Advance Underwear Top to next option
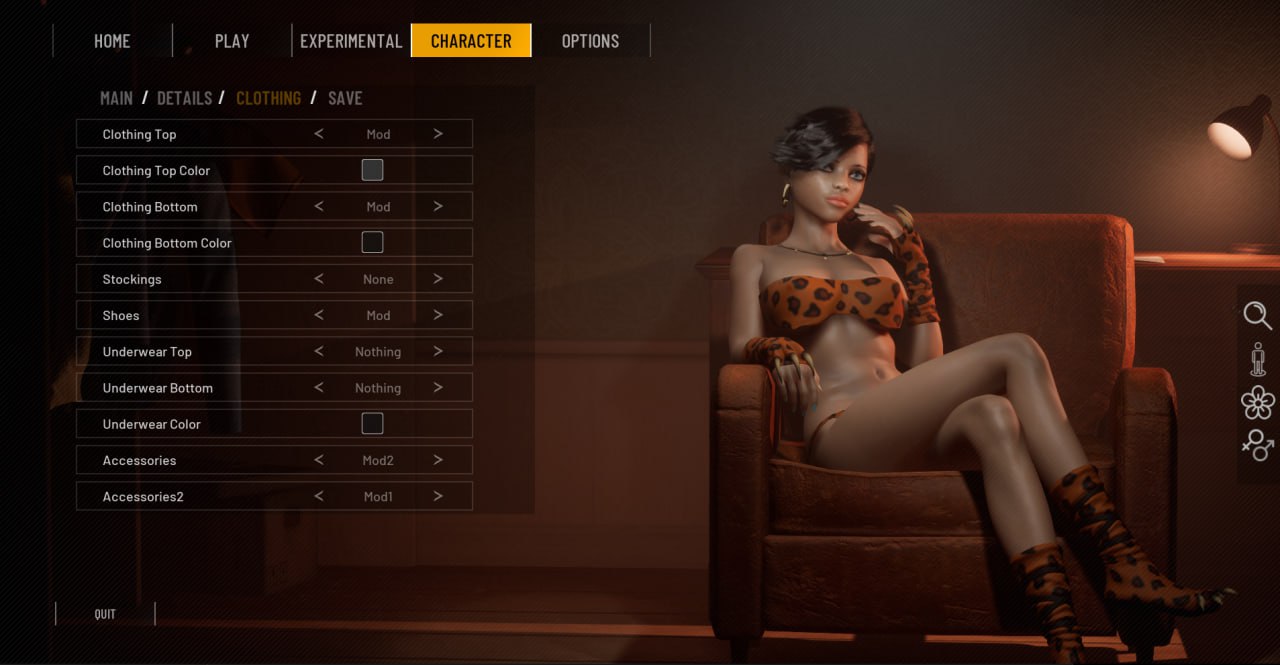 tap(438, 352)
